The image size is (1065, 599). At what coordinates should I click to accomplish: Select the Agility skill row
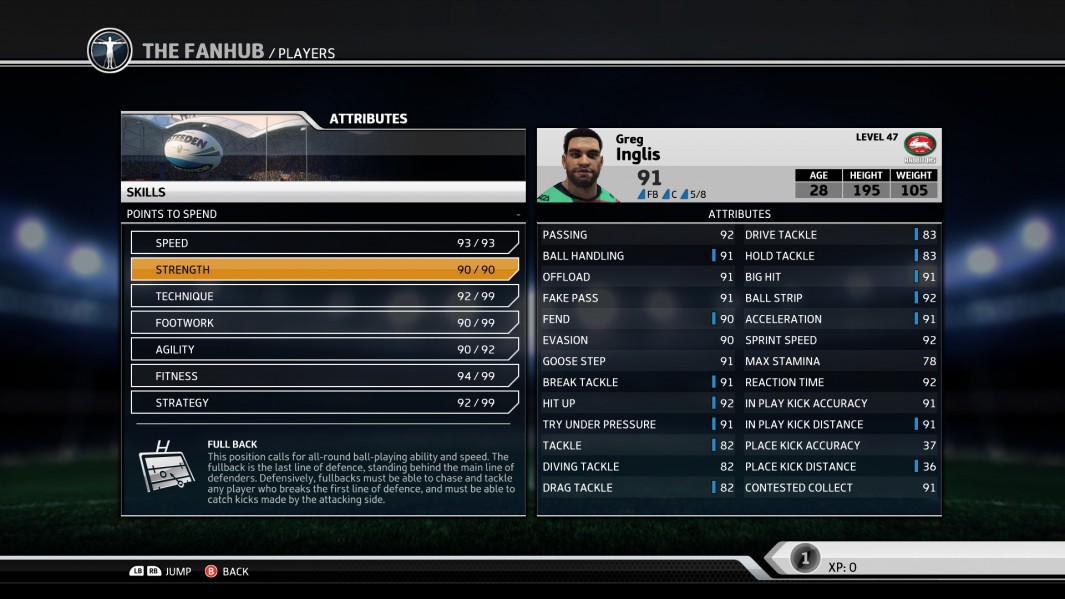pyautogui.click(x=324, y=350)
